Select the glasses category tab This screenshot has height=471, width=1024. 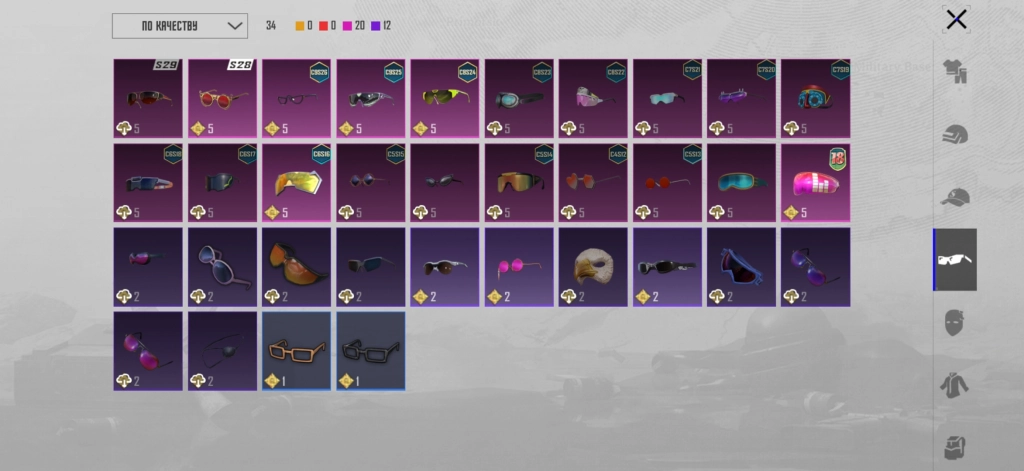(956, 260)
